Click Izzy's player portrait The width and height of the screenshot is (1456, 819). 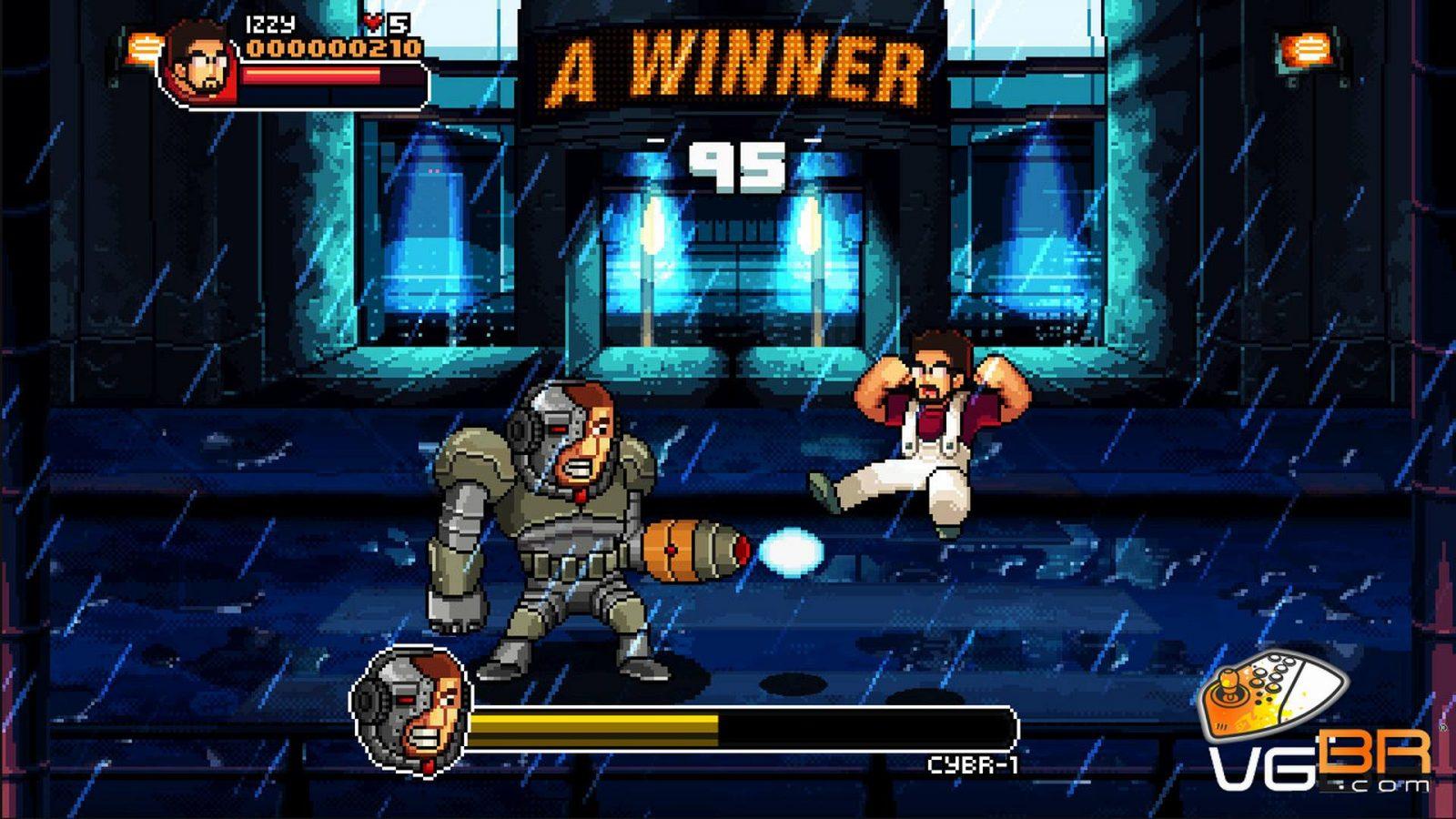(200, 61)
